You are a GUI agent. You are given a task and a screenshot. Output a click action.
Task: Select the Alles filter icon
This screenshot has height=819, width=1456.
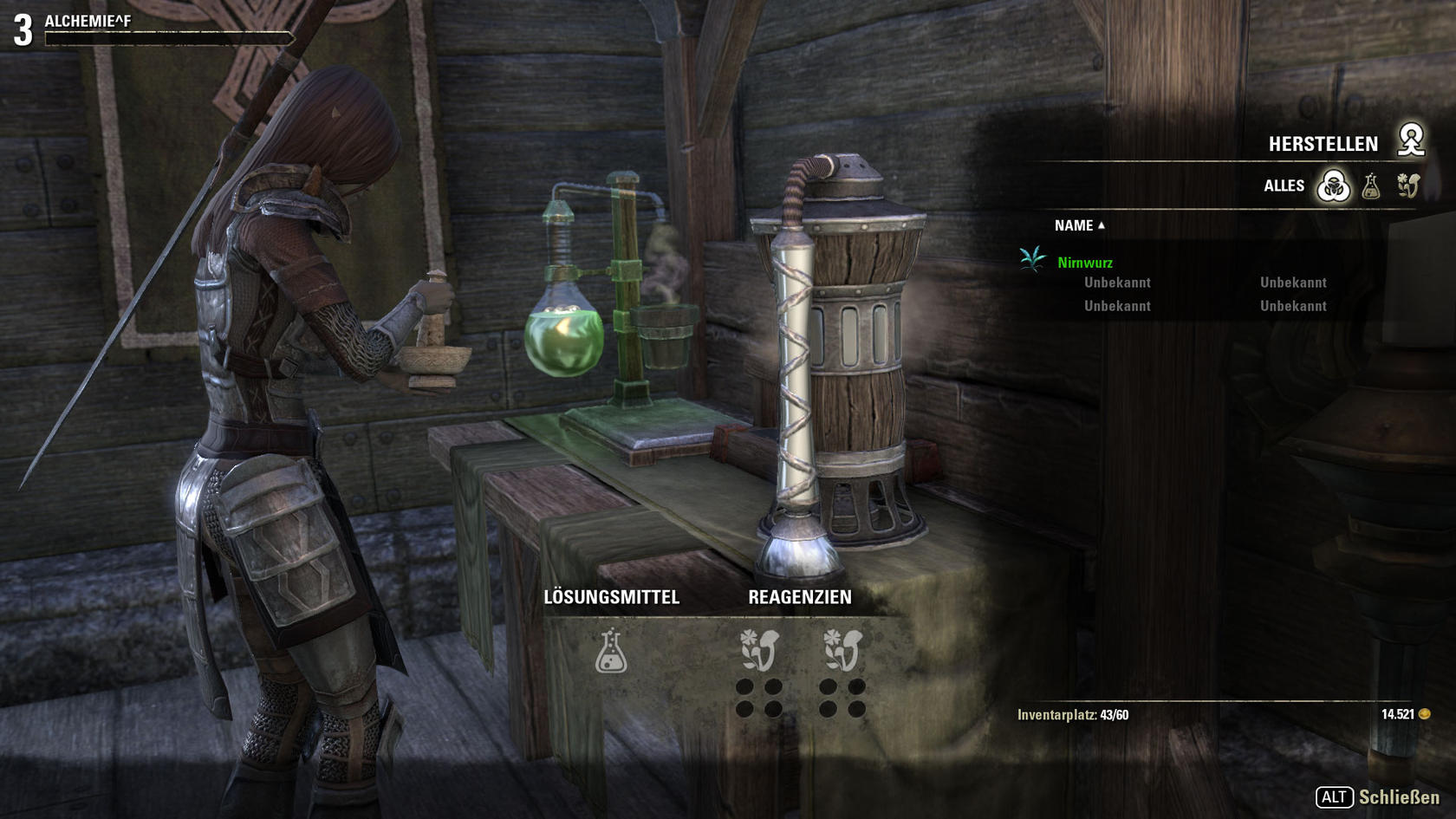pos(1333,185)
